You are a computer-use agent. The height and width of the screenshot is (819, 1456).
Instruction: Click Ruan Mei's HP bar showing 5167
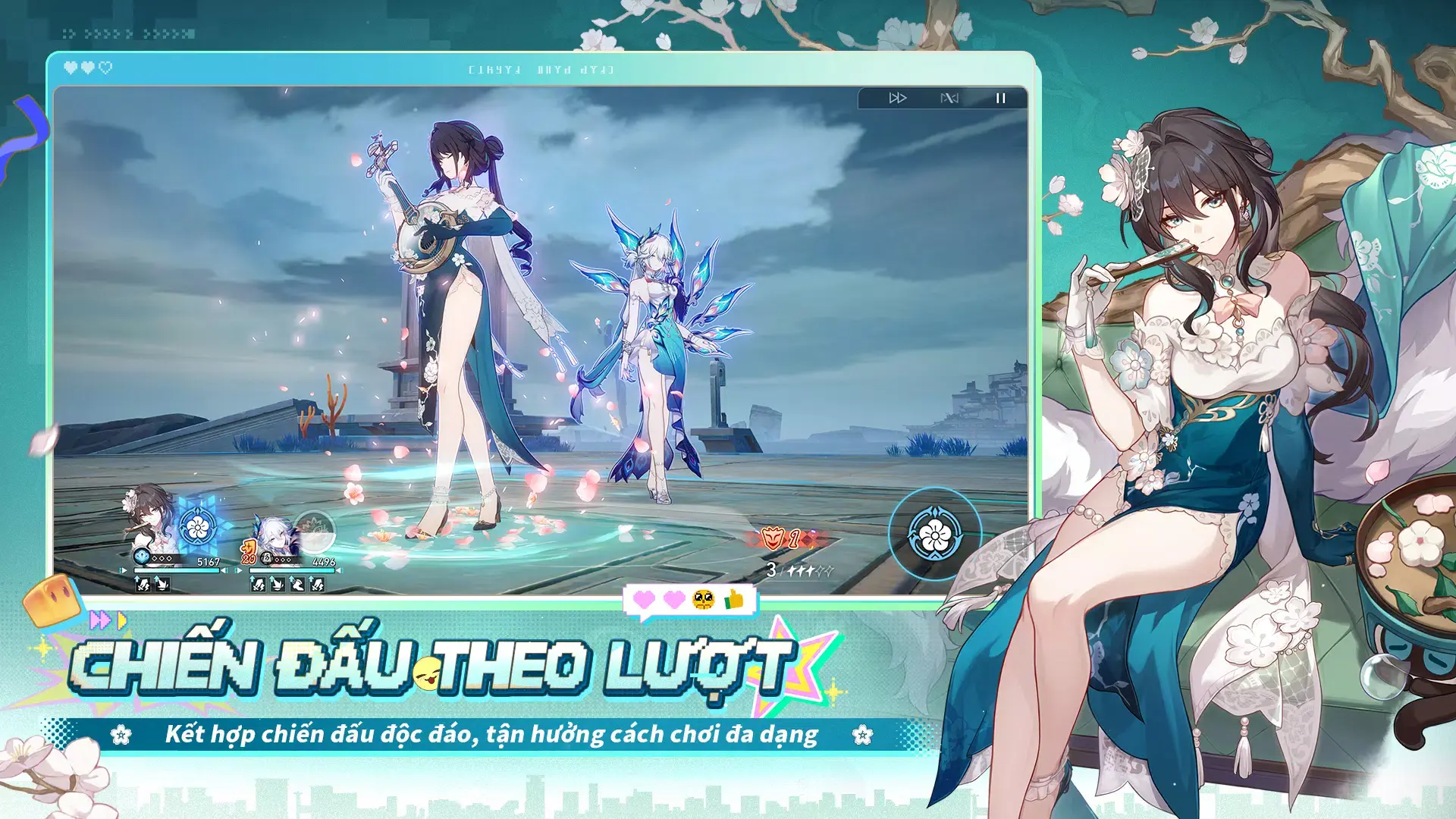coord(176,570)
